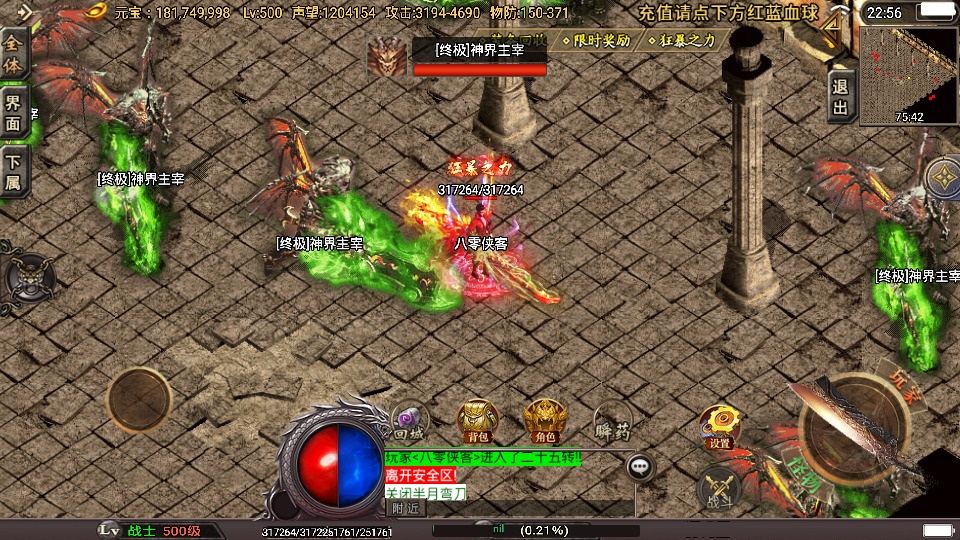Image resolution: width=960 pixels, height=540 pixels.
Task: Open the 限时奖励 limited-time reward tab
Action: coord(596,41)
